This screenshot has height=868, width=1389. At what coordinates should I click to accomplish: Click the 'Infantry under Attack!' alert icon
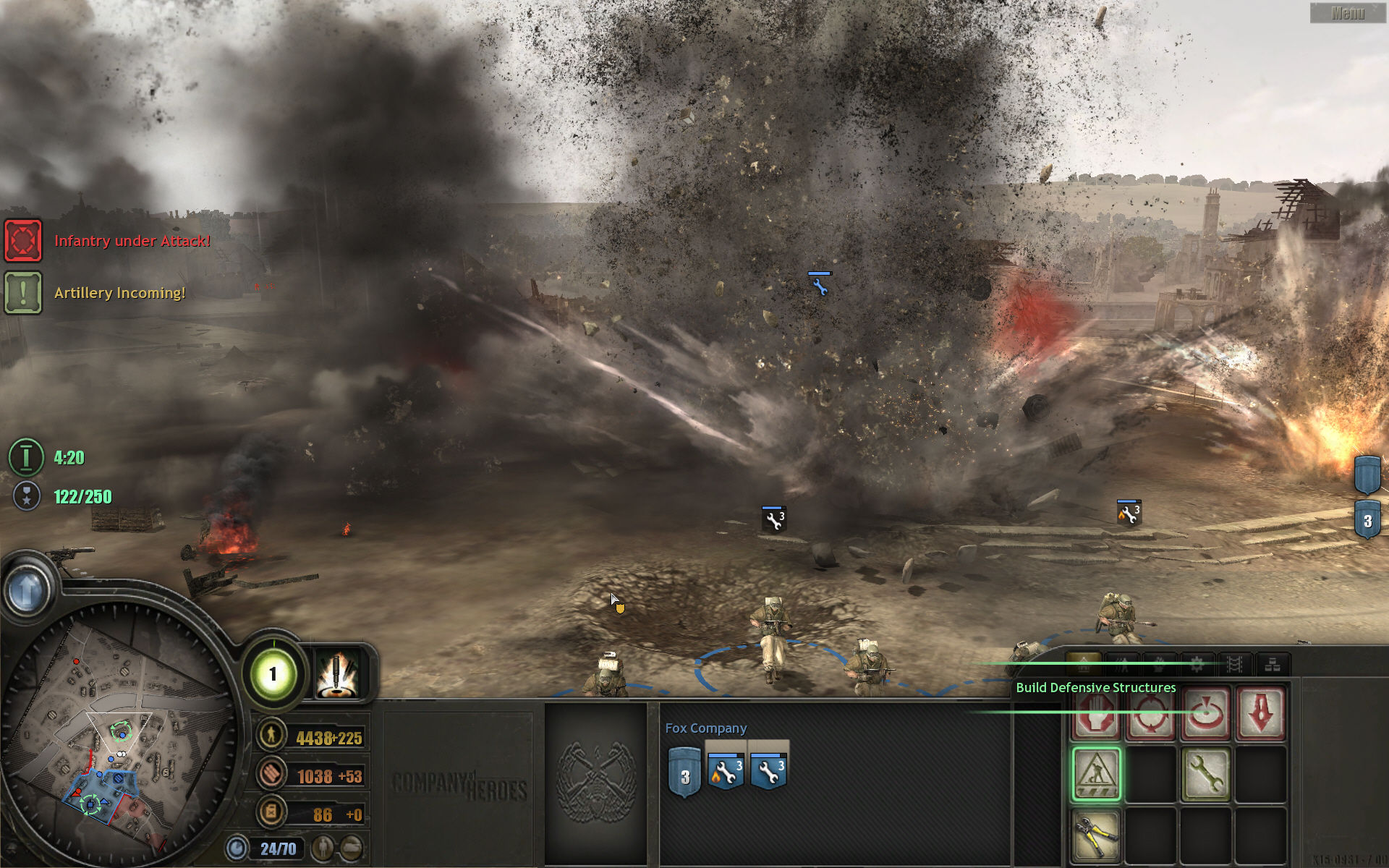[x=23, y=240]
